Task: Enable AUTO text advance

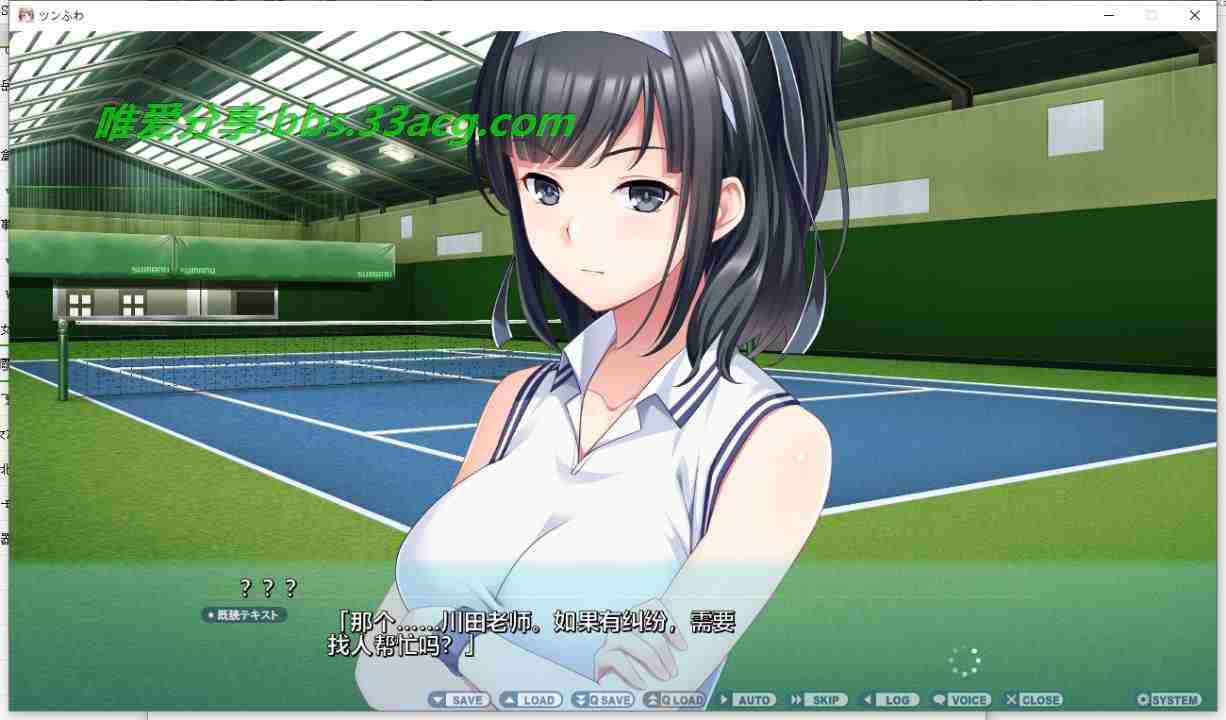Action: 746,700
